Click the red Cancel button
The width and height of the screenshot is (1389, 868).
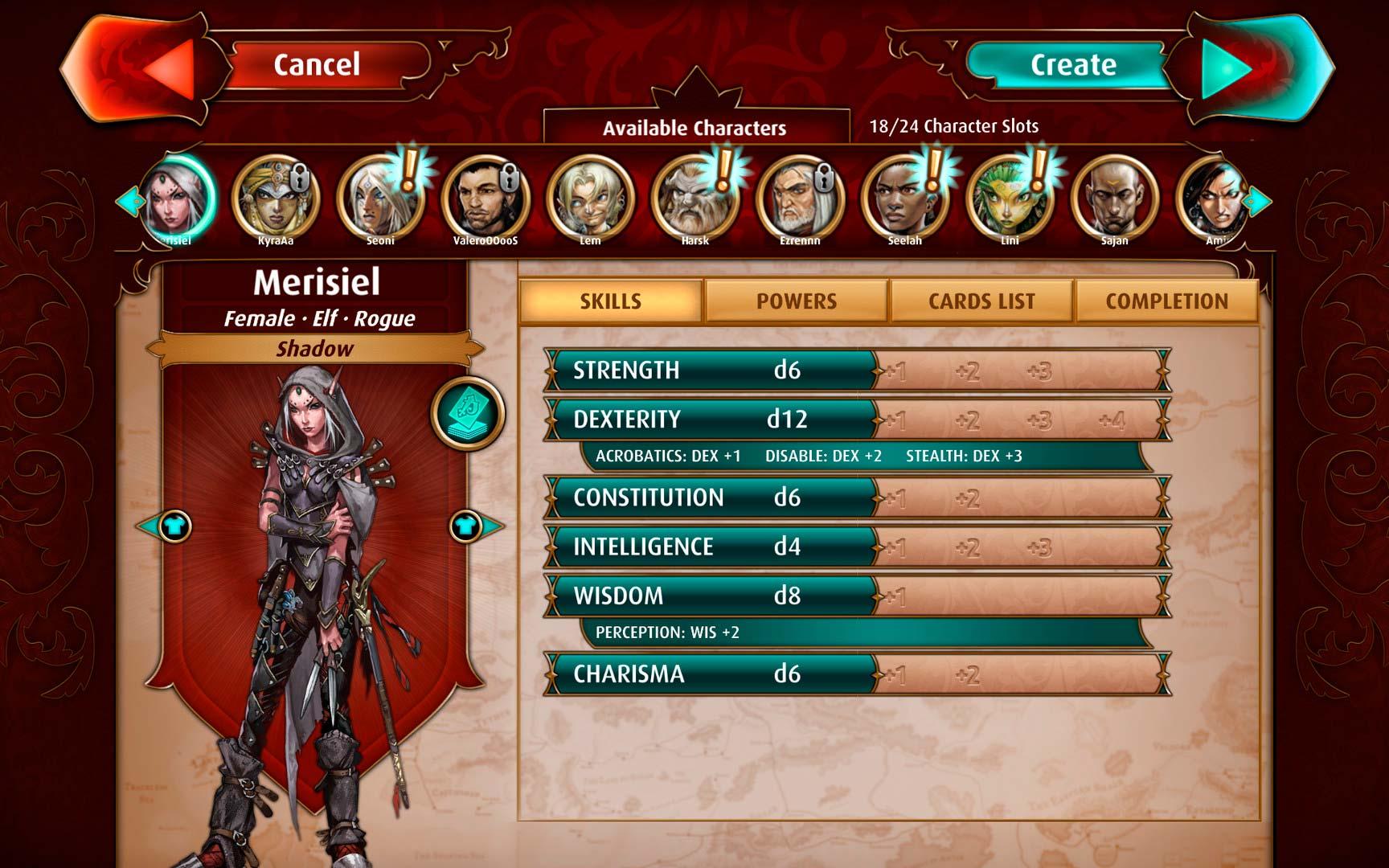(317, 65)
